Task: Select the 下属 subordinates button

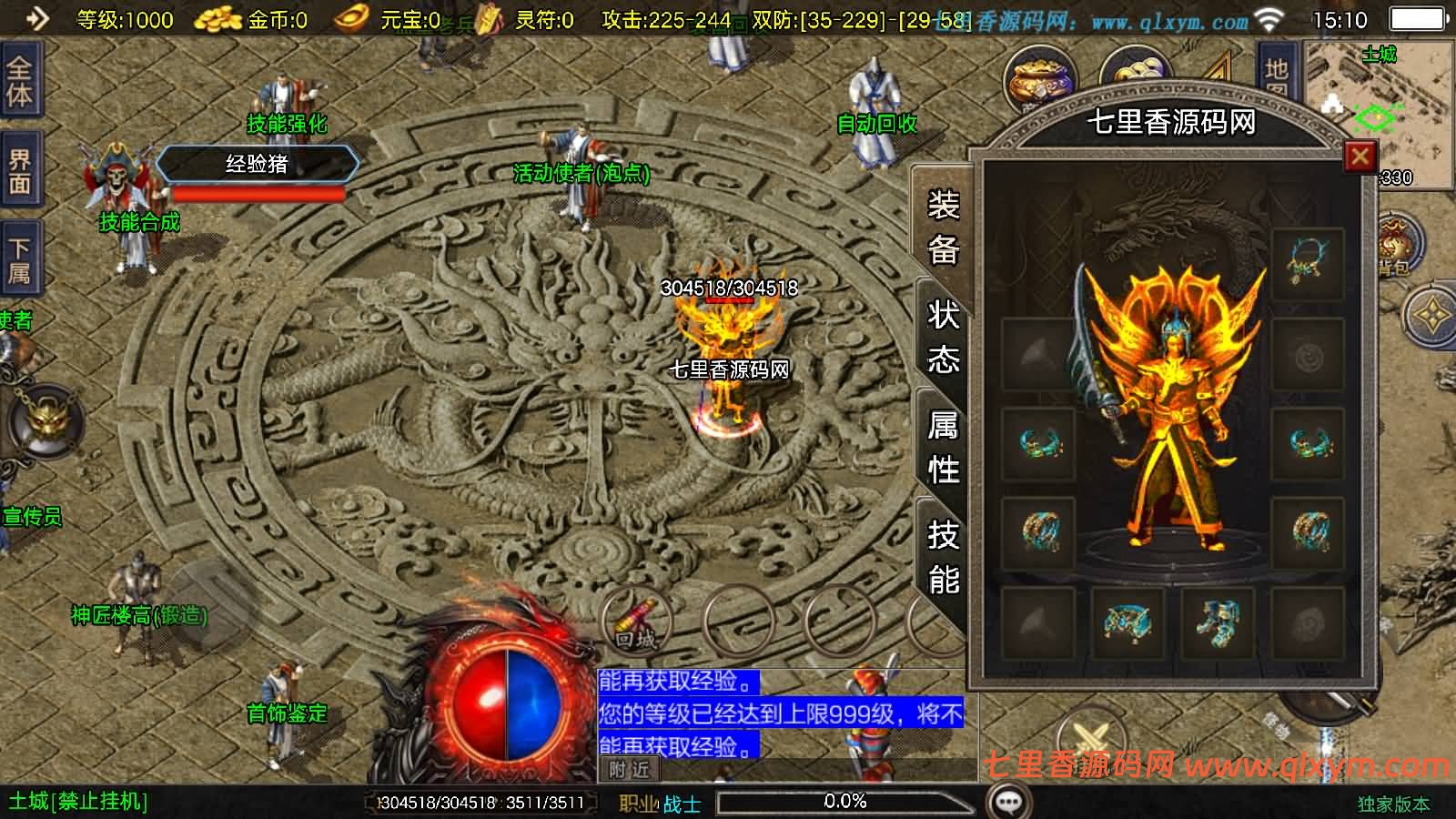Action: click(x=20, y=260)
